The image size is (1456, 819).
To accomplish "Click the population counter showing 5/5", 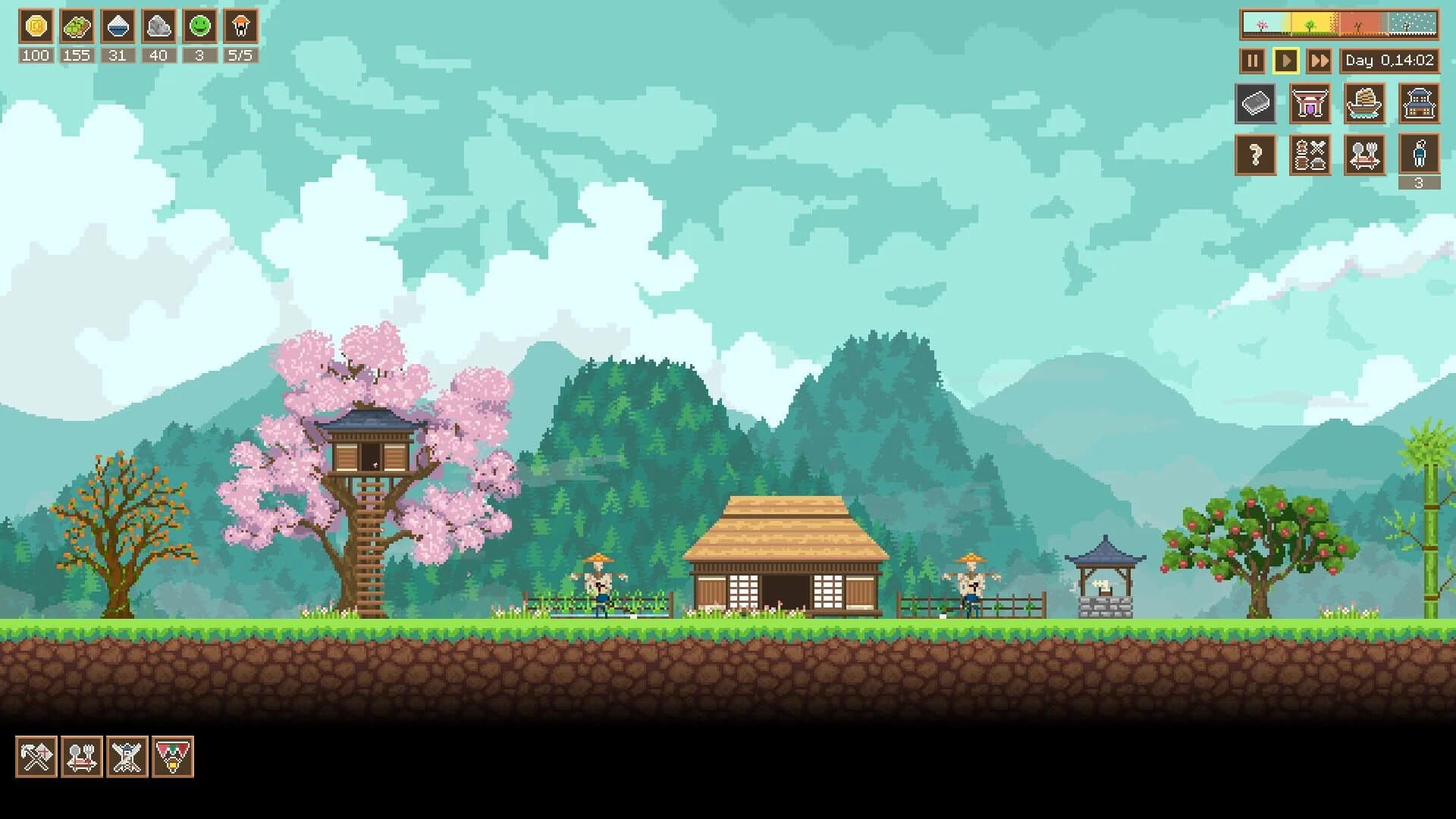I will 239,55.
